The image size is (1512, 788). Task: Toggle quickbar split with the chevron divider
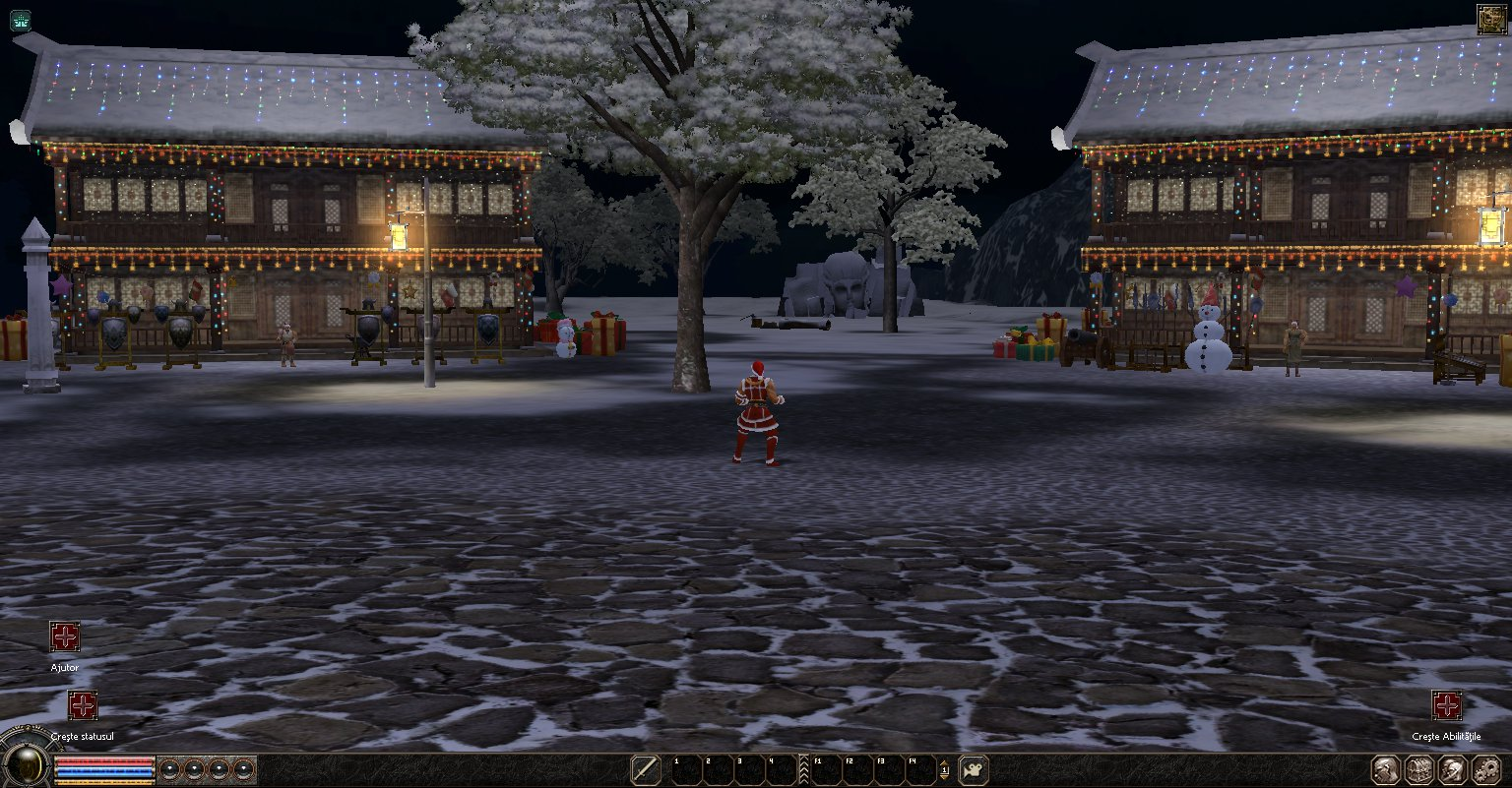[x=804, y=770]
